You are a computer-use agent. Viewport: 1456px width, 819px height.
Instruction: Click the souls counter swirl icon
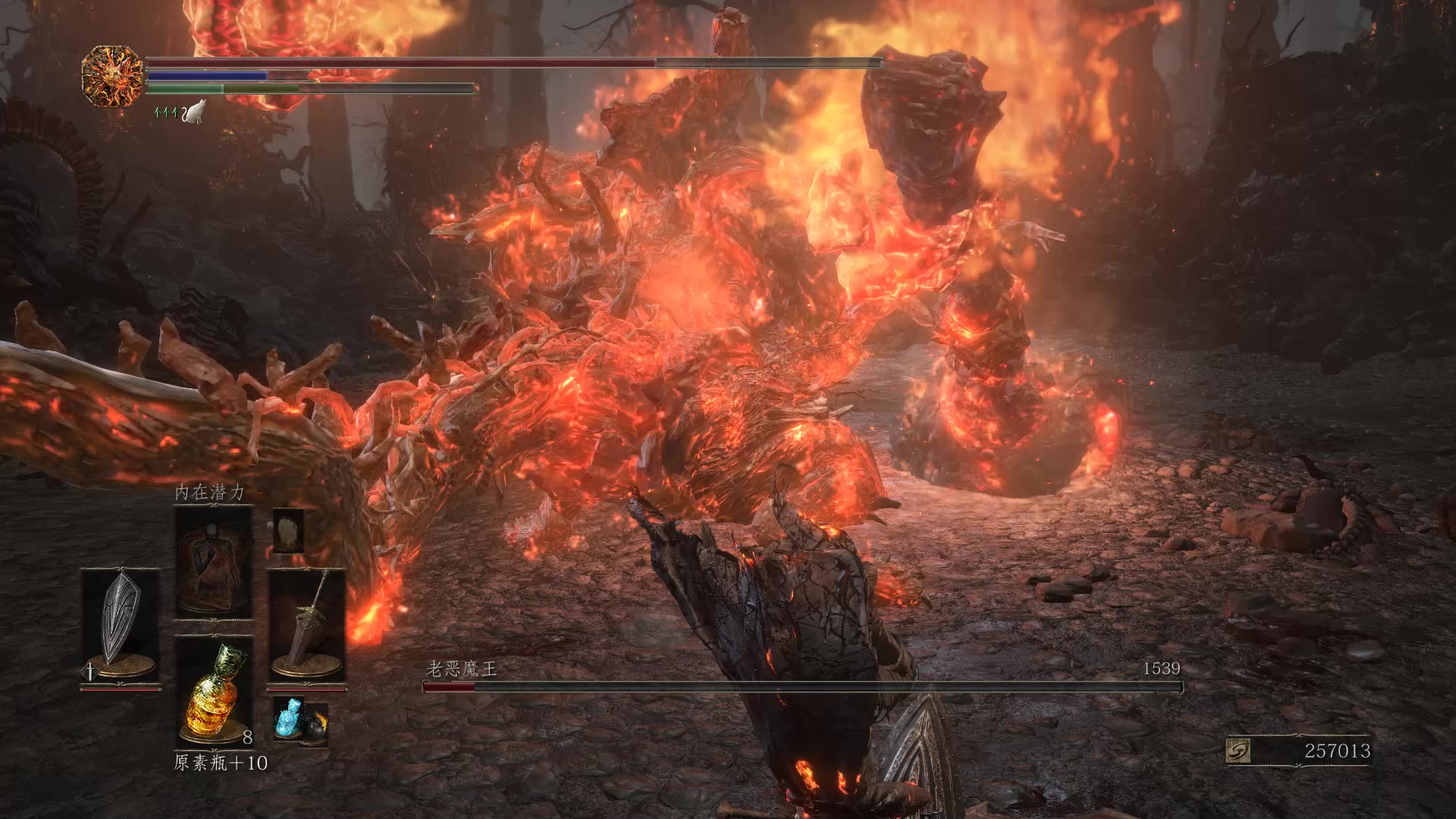pos(1238,751)
